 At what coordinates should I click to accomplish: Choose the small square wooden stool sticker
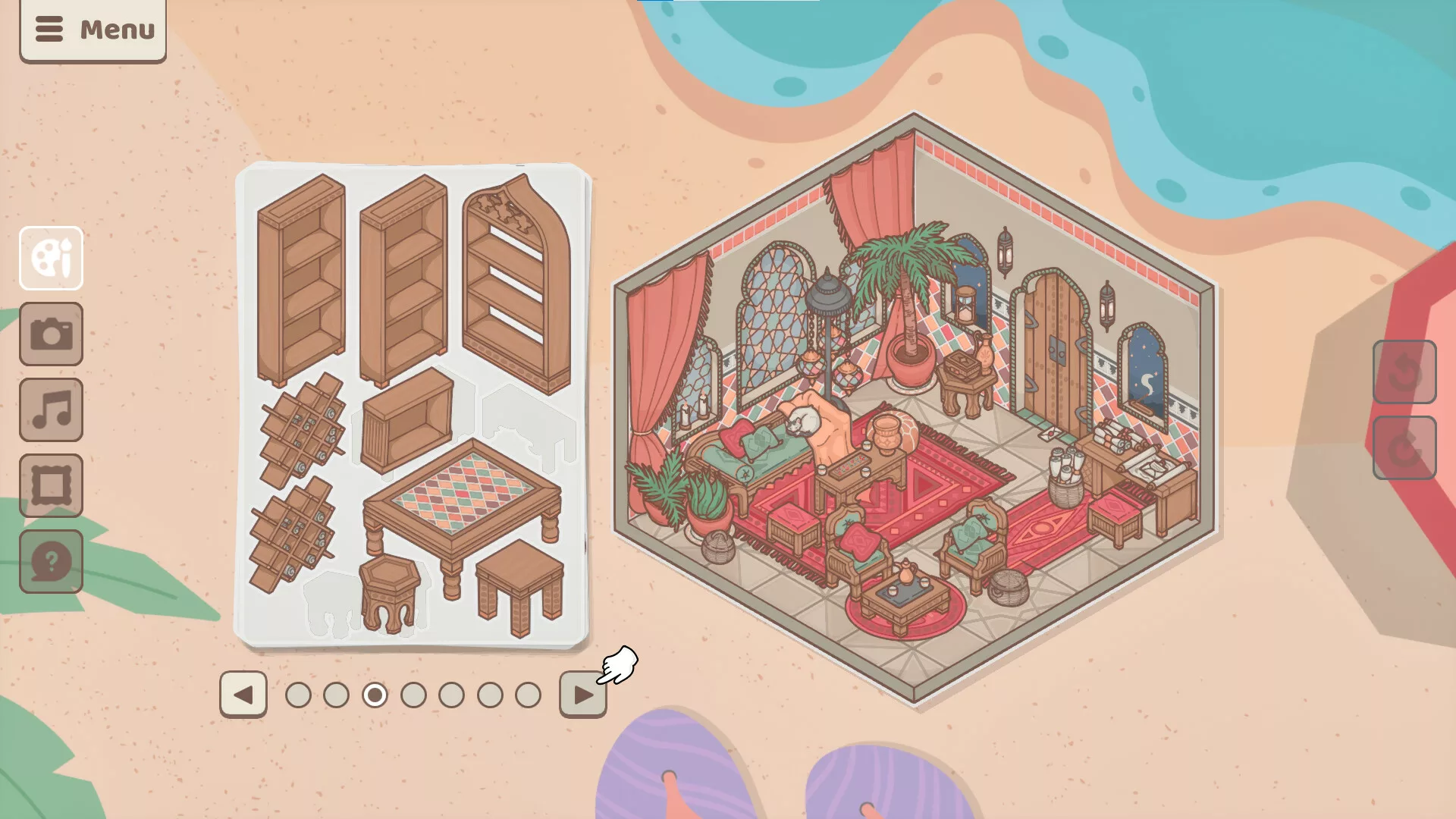pos(520,584)
